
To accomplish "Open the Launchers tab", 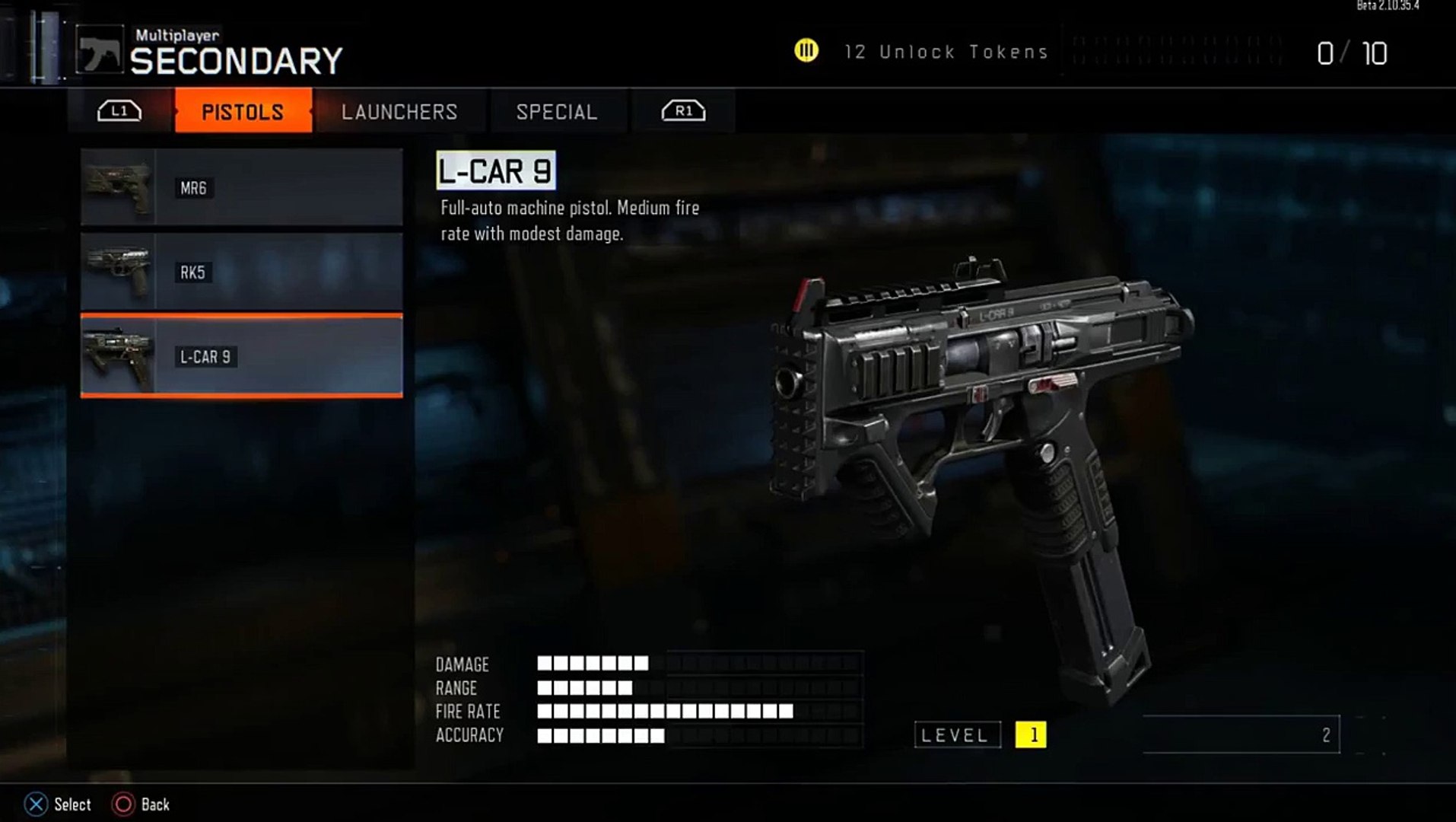I will click(399, 112).
